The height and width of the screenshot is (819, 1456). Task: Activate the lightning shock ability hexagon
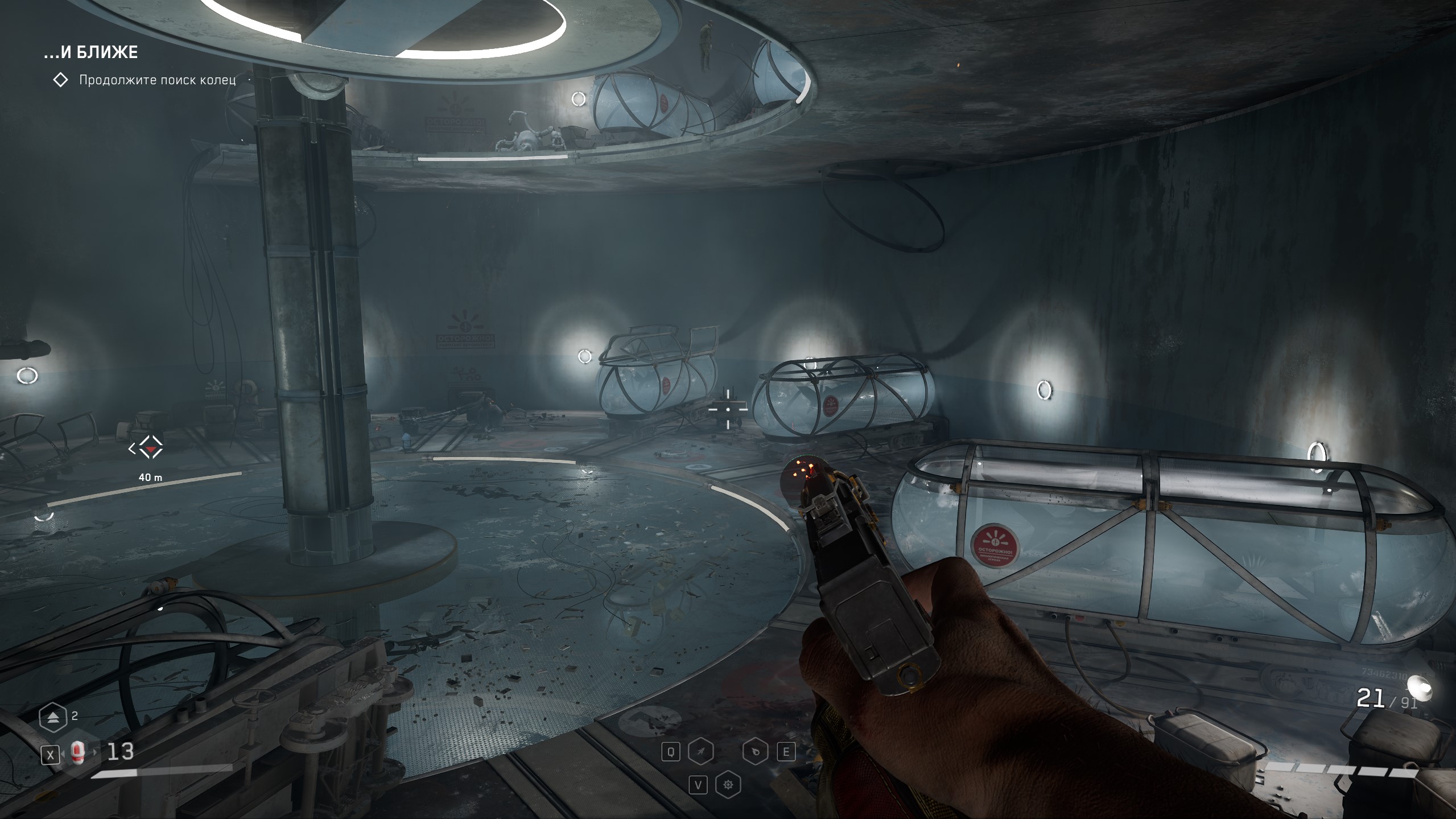pos(700,752)
